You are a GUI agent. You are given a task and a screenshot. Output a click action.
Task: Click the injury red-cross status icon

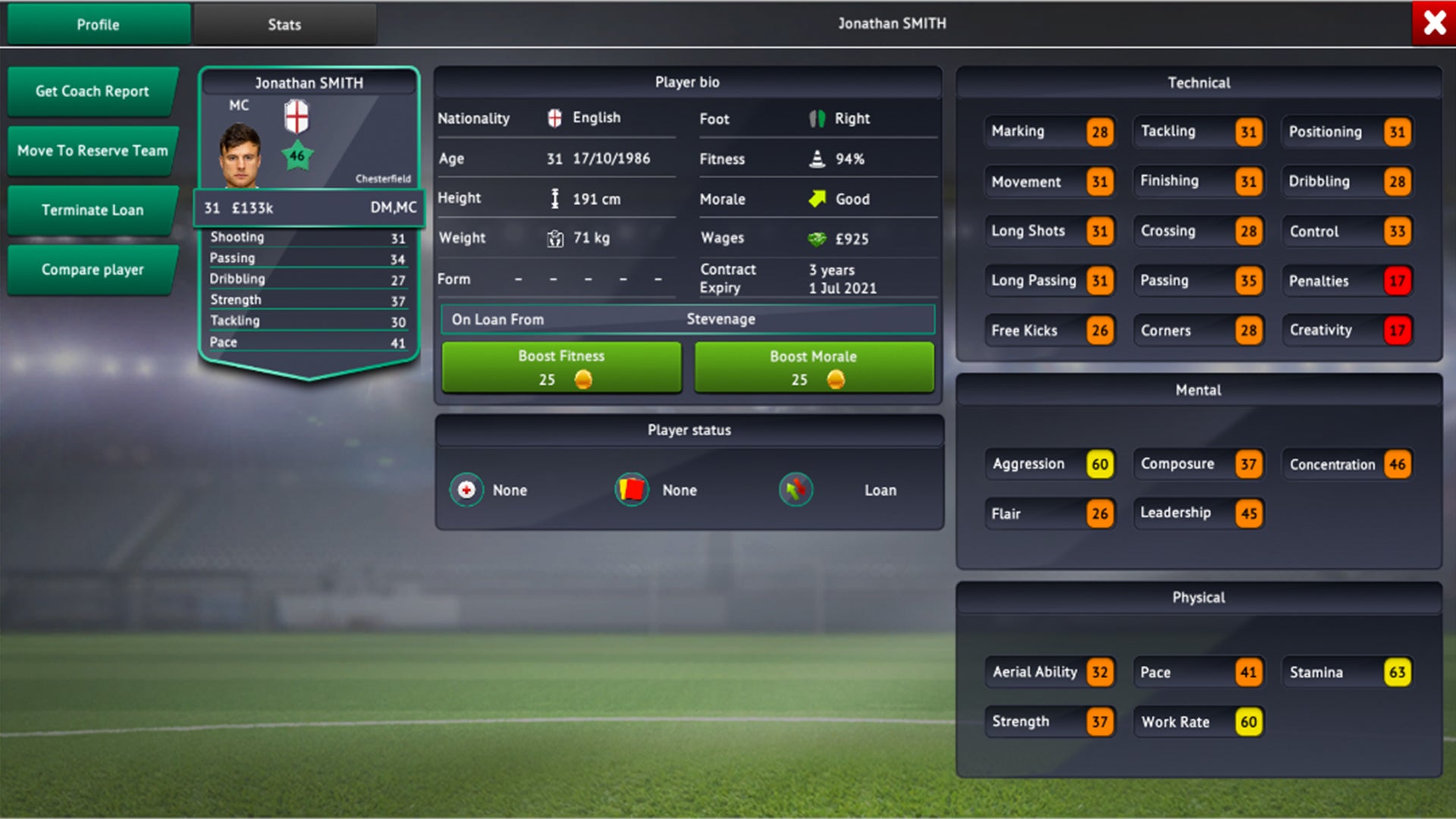tap(466, 489)
